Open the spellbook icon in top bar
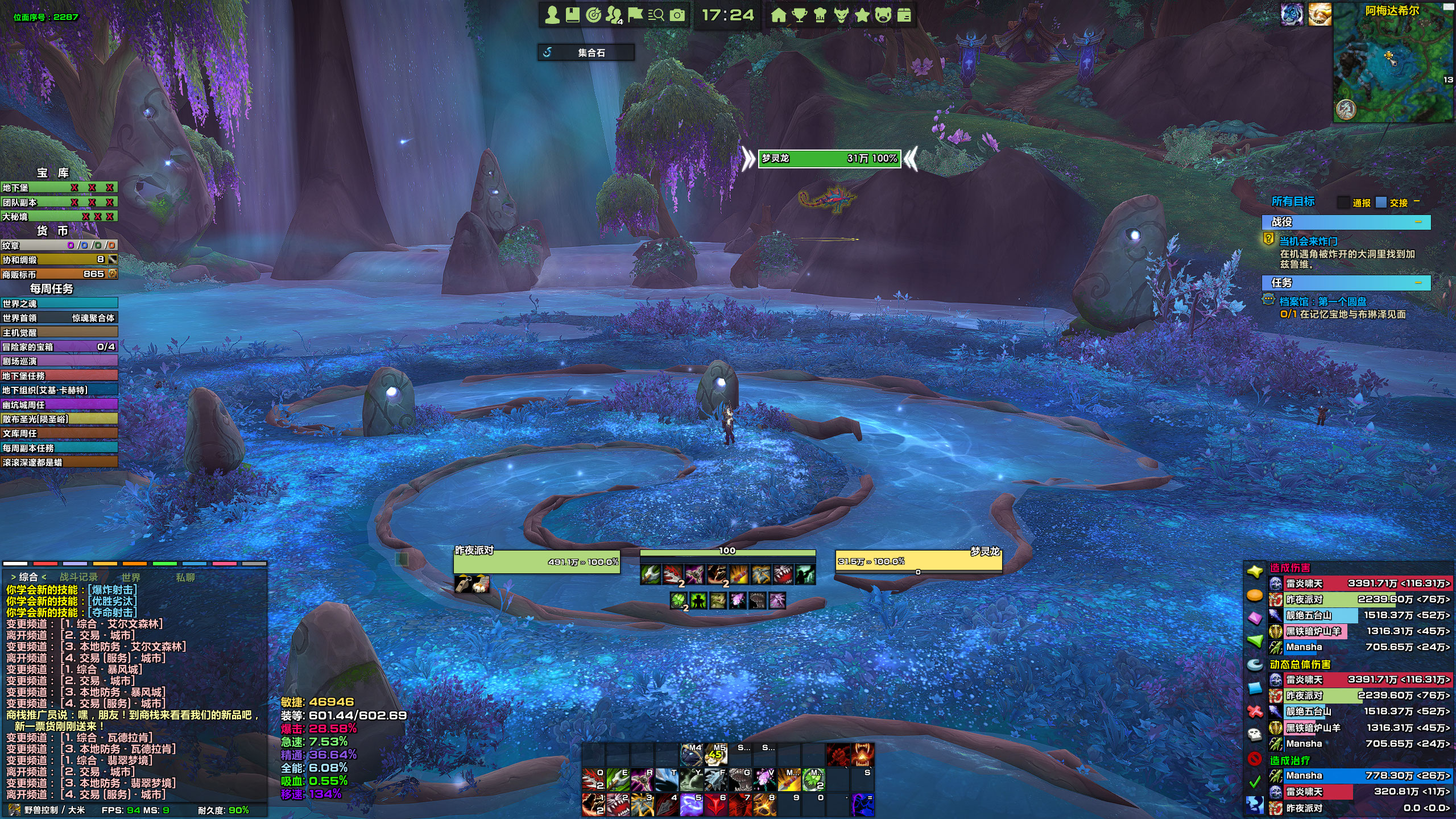This screenshot has height=819, width=1456. click(572, 15)
